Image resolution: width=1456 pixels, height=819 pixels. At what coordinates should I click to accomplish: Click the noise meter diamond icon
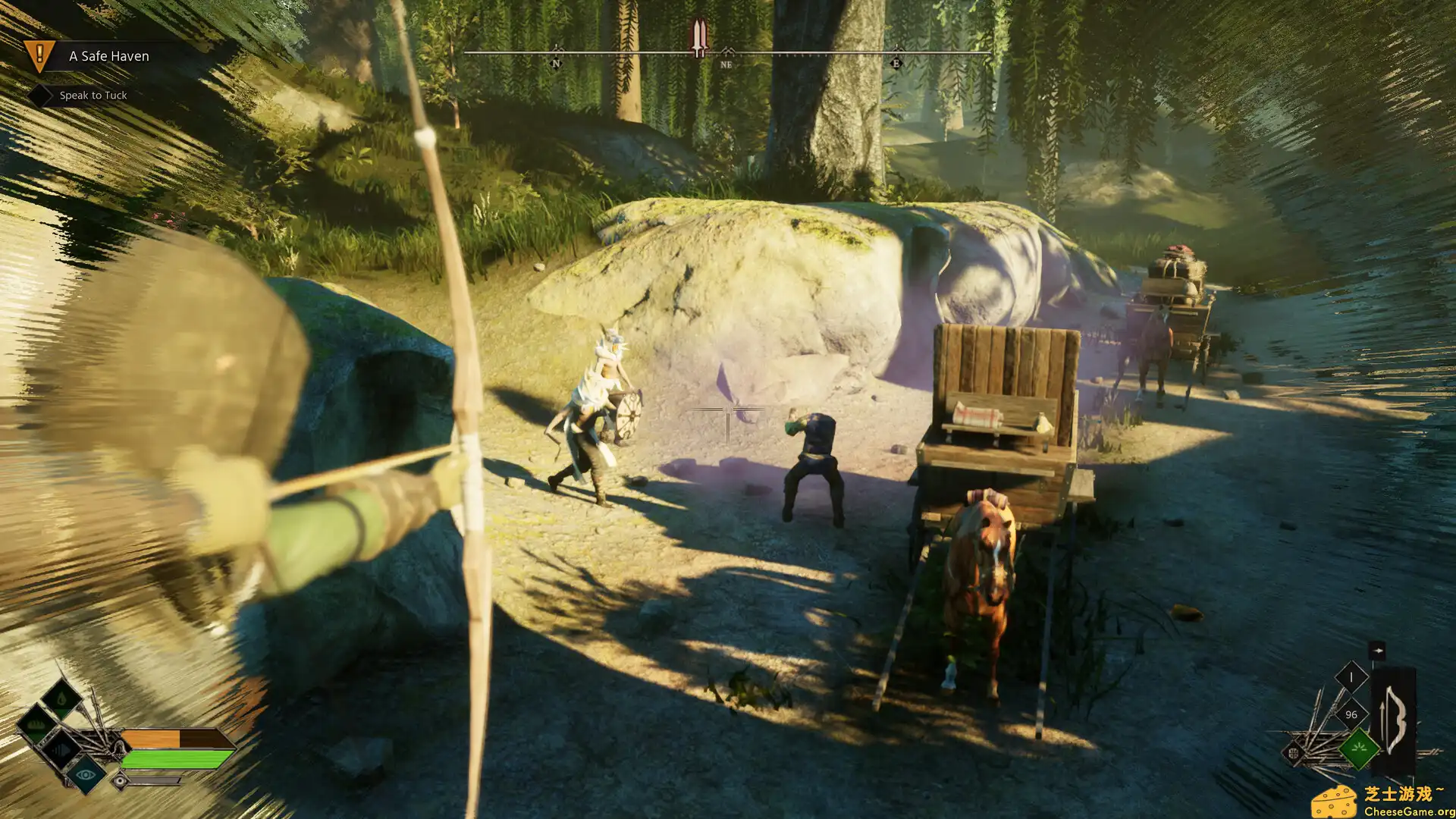tap(61, 751)
